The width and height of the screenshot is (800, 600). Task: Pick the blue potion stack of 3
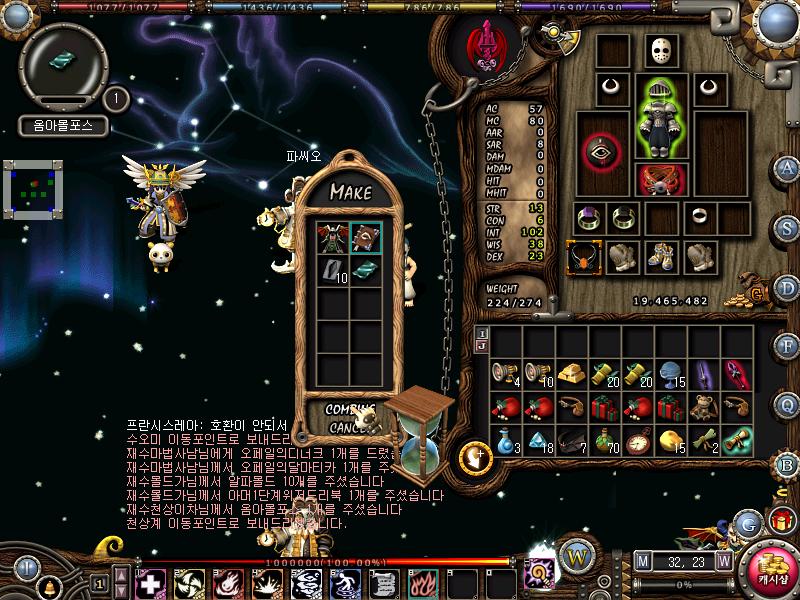pyautogui.click(x=503, y=441)
